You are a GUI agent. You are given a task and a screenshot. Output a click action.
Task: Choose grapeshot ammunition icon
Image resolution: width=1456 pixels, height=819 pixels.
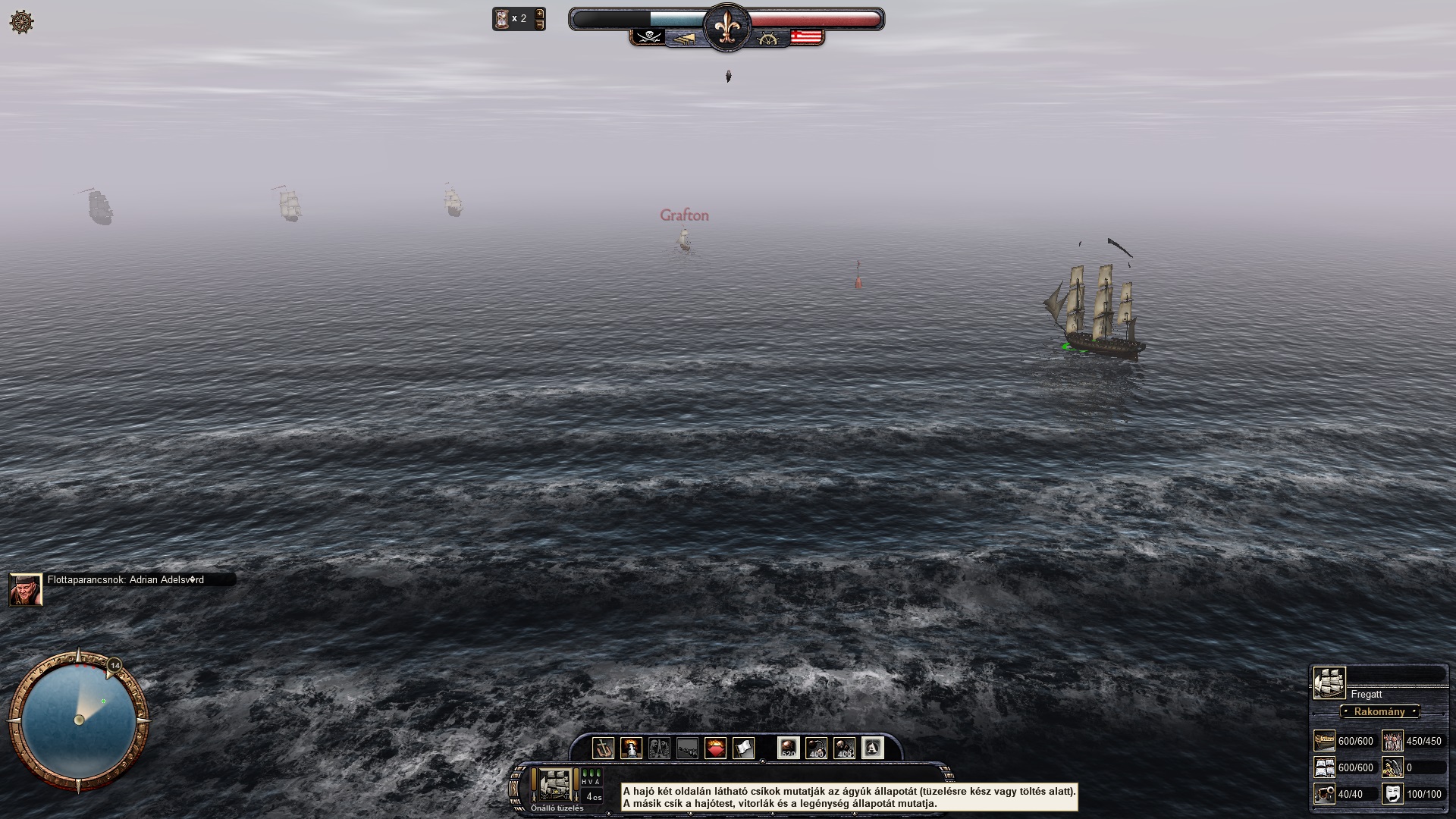pos(844,748)
